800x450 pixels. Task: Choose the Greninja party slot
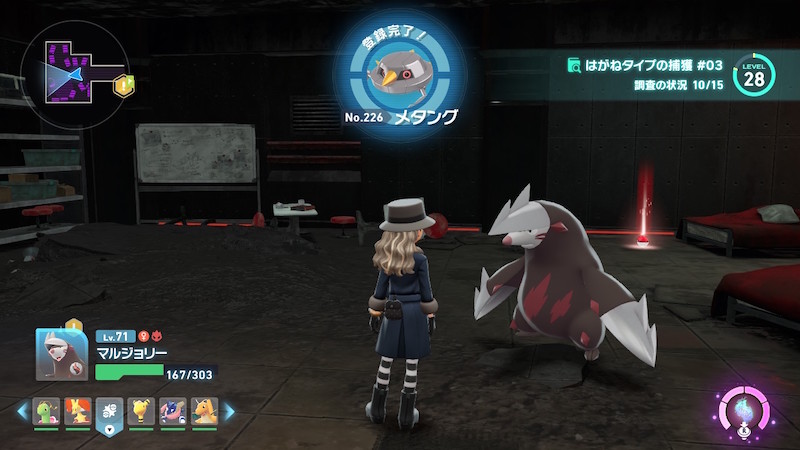173,411
